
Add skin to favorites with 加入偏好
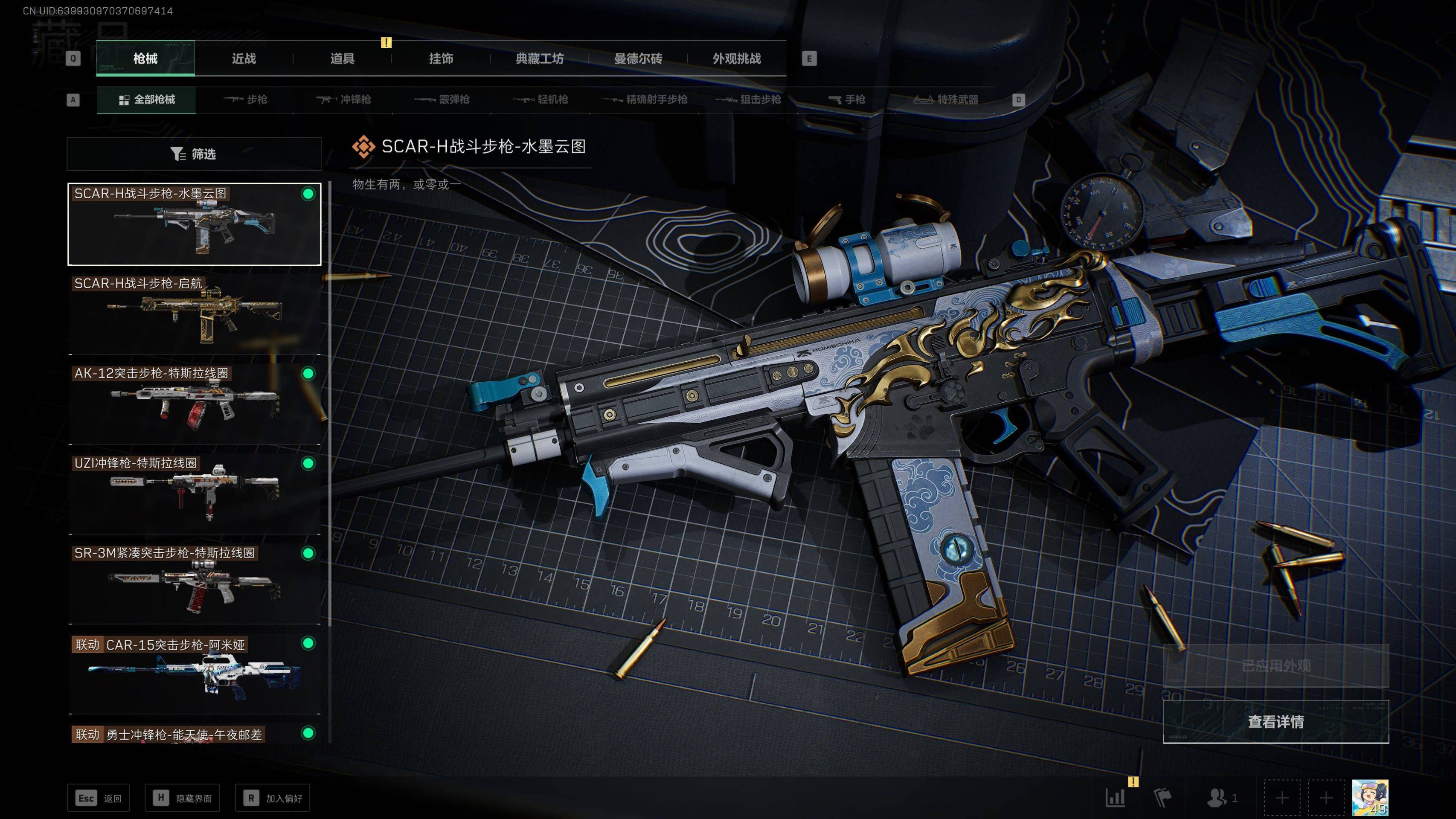coord(273,798)
